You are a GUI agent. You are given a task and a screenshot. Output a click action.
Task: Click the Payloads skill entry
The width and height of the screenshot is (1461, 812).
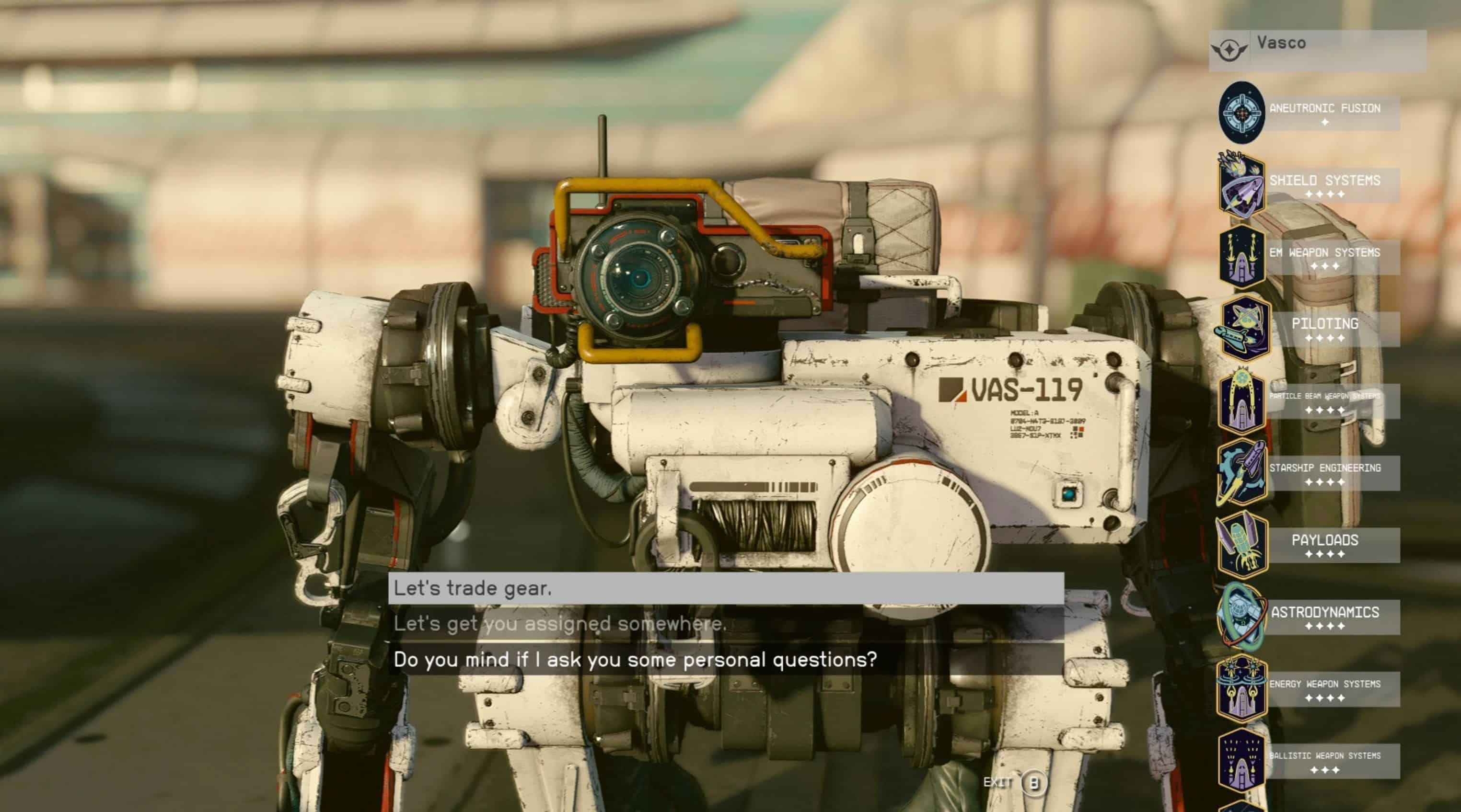(1324, 545)
